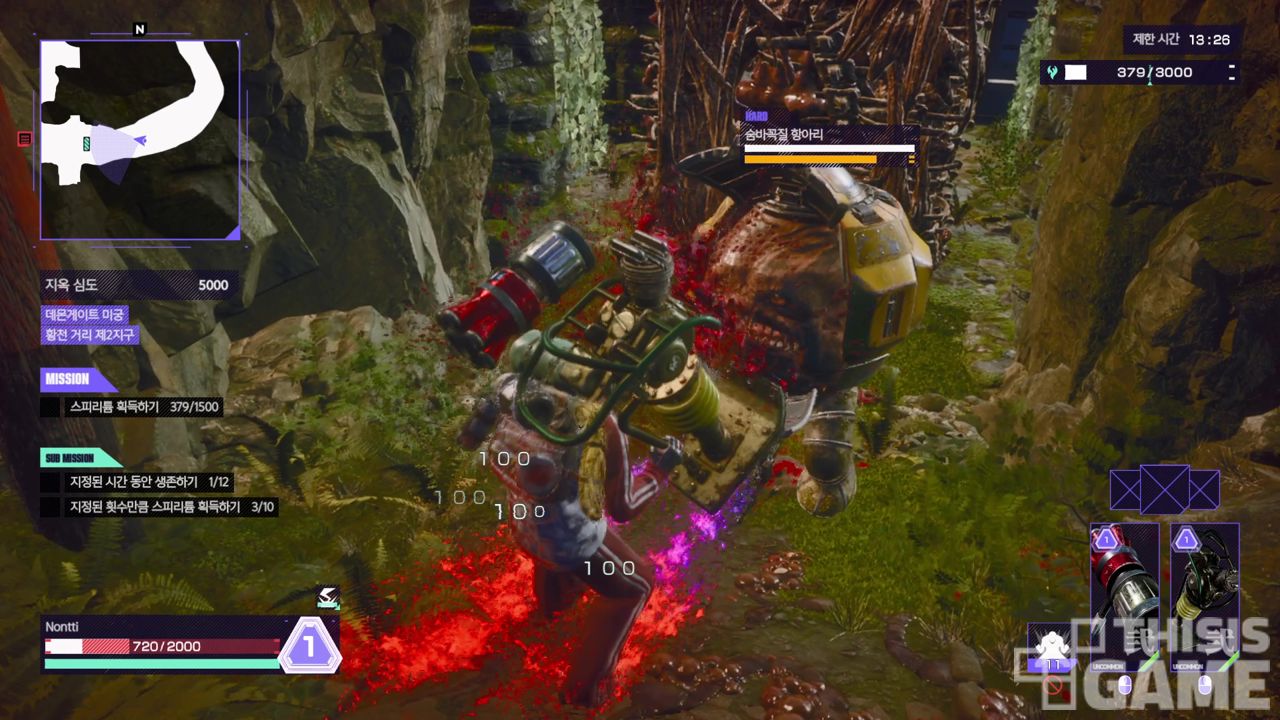Image resolution: width=1280 pixels, height=720 pixels.
Task: Click the large center empty item slot
Action: 1165,489
